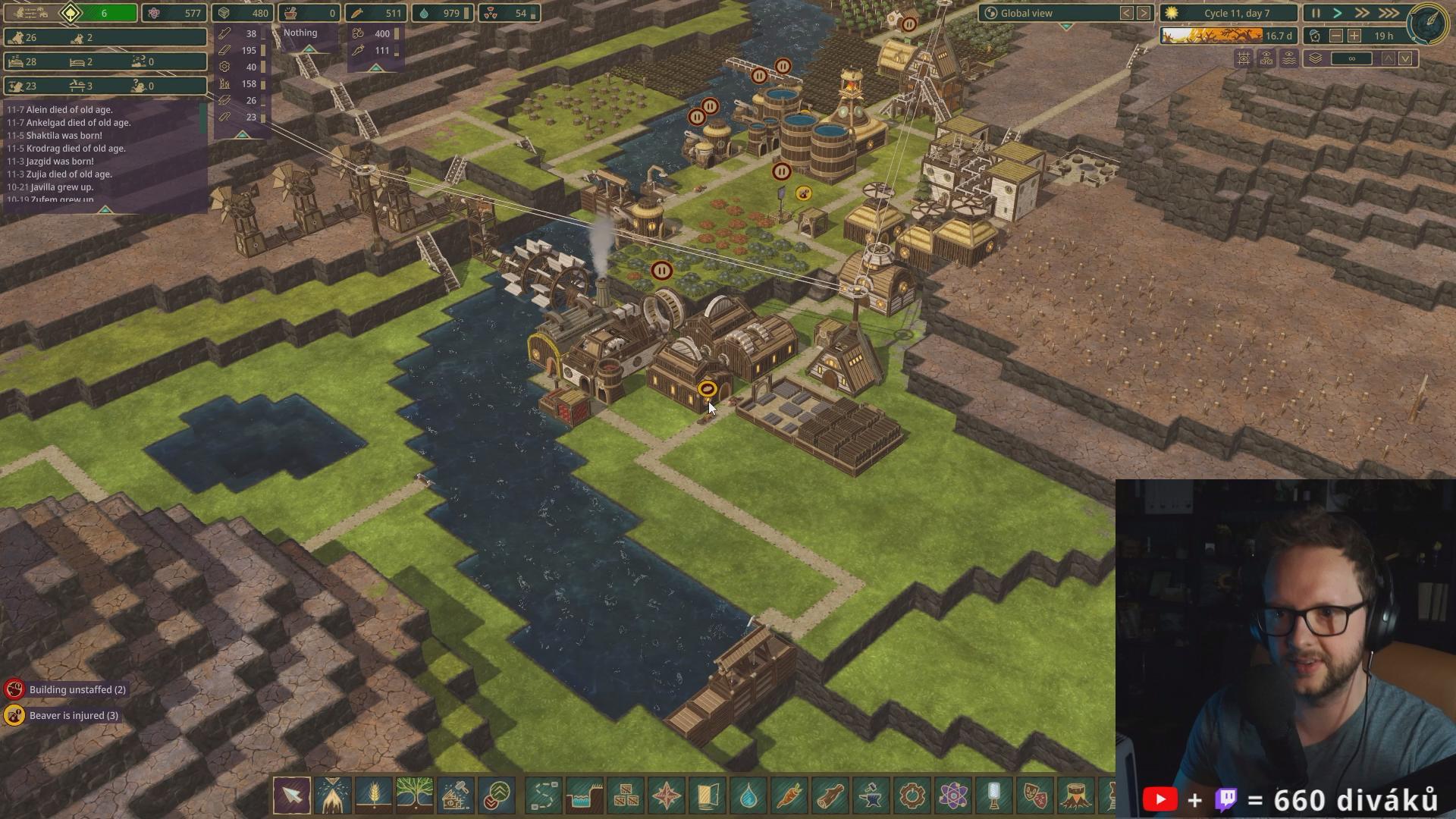Open the water drop building category
This screenshot has width=1456, height=819.
click(748, 795)
